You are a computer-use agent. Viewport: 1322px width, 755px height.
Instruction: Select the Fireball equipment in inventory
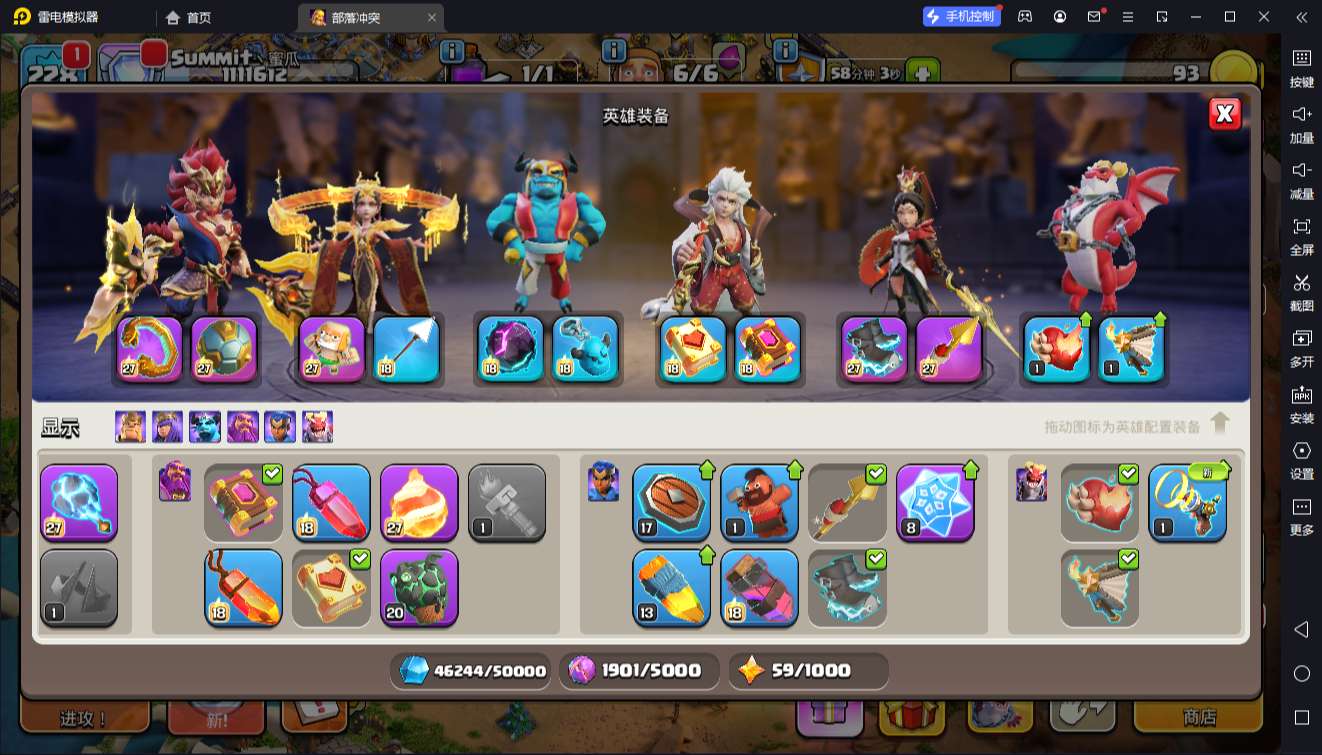pyautogui.click(x=419, y=502)
